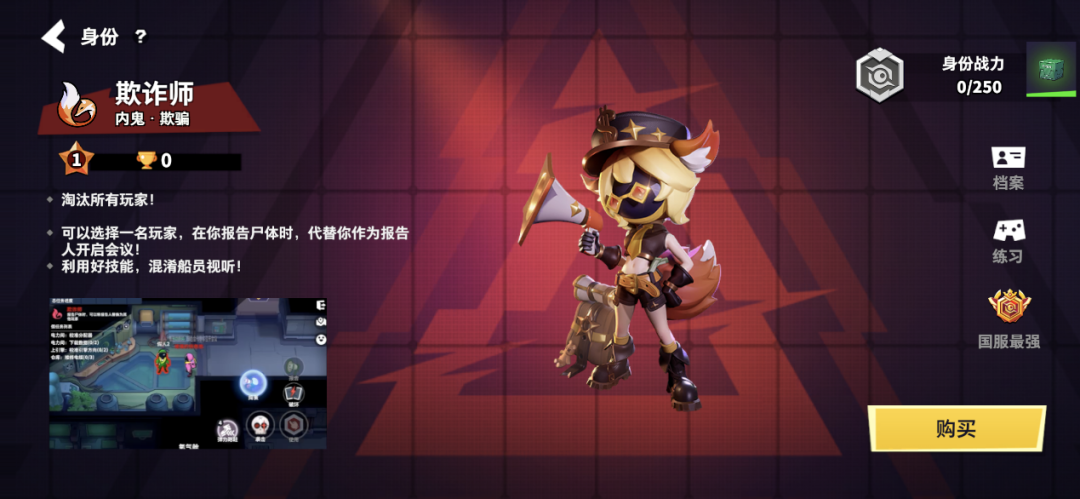Purchase the identity with 购买 button
The image size is (1080, 499).
pyautogui.click(x=955, y=429)
